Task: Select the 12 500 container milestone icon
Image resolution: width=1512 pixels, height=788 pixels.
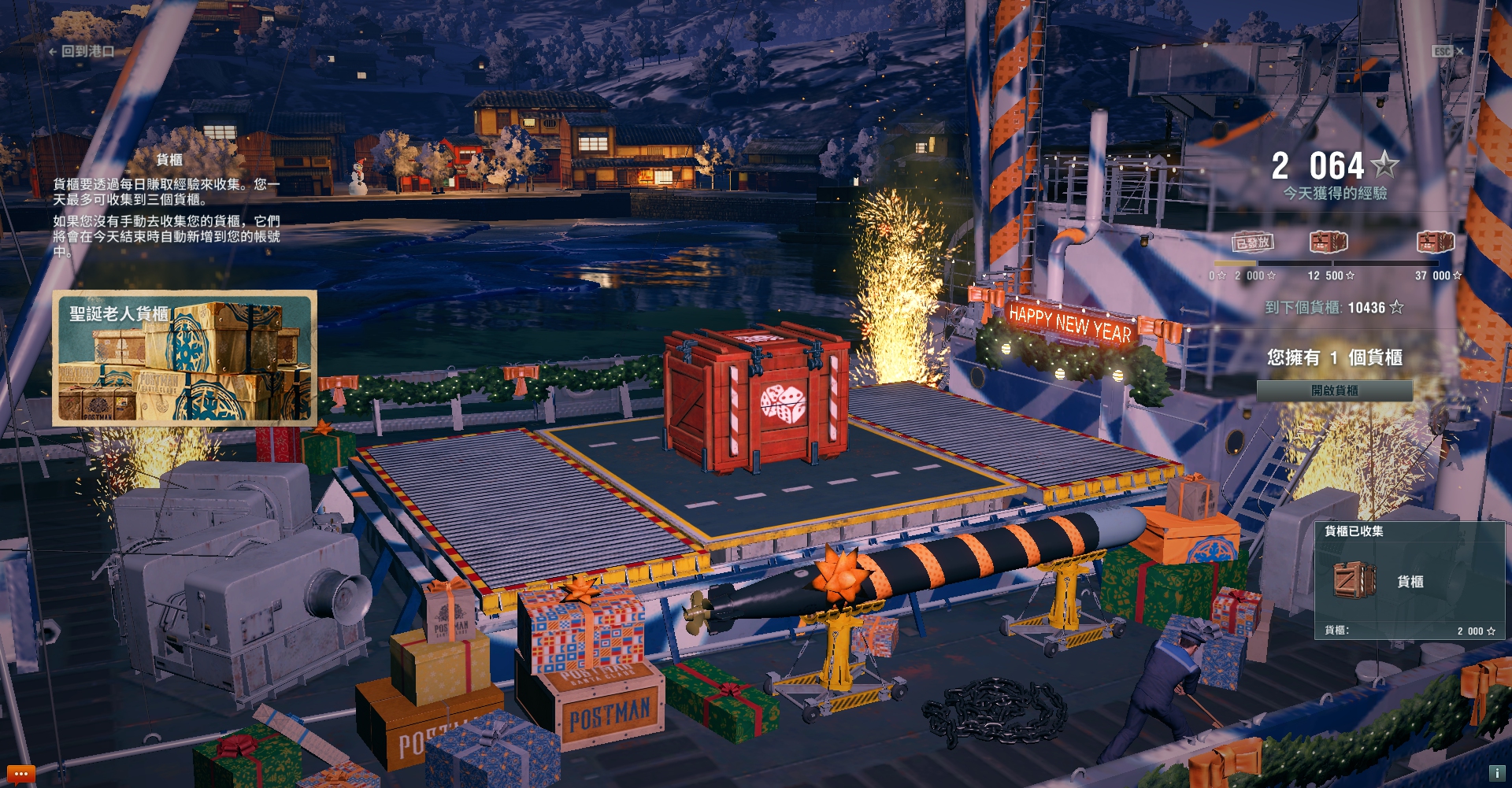Action: (x=1329, y=242)
